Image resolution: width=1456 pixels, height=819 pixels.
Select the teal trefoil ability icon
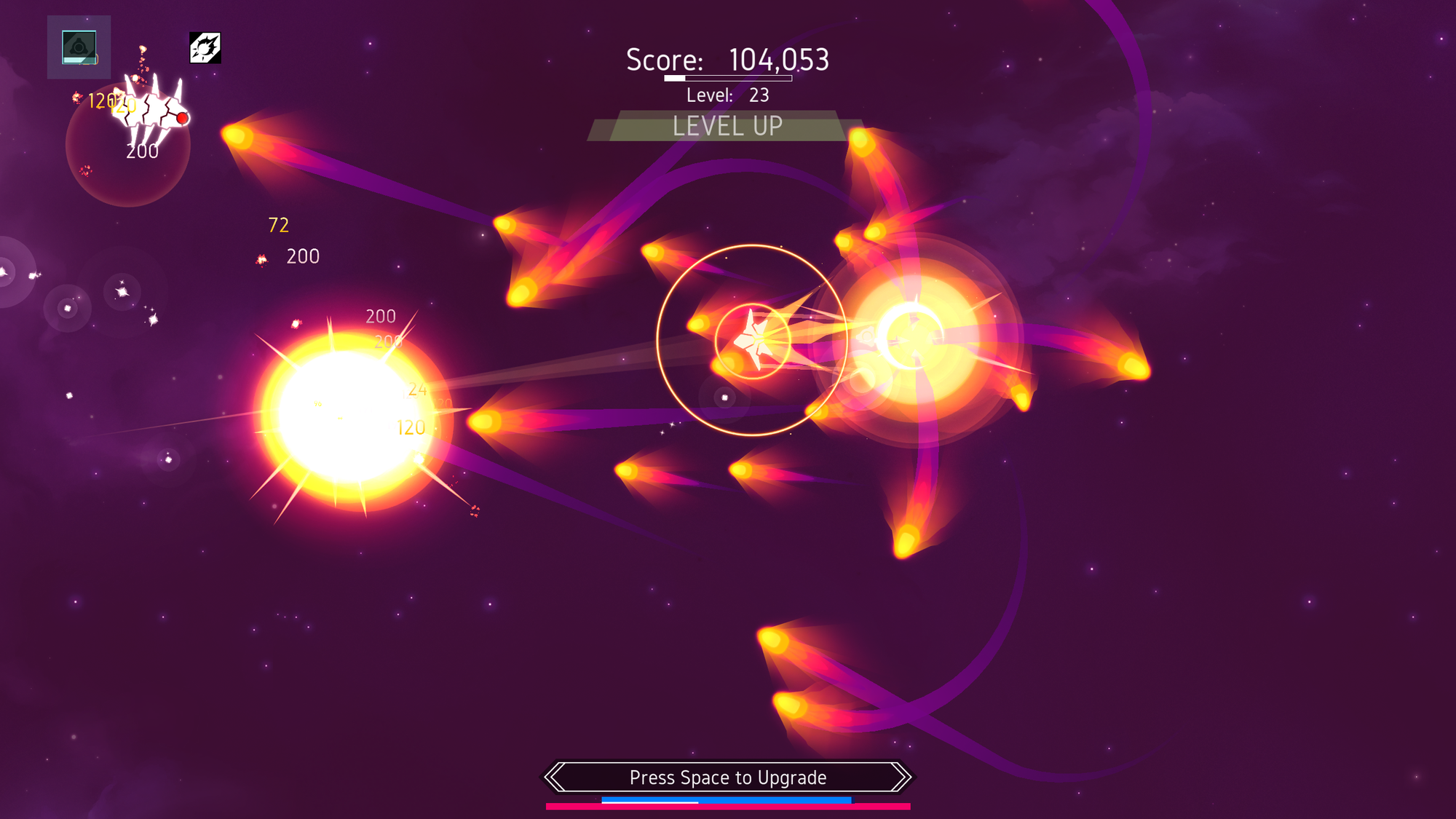click(79, 47)
